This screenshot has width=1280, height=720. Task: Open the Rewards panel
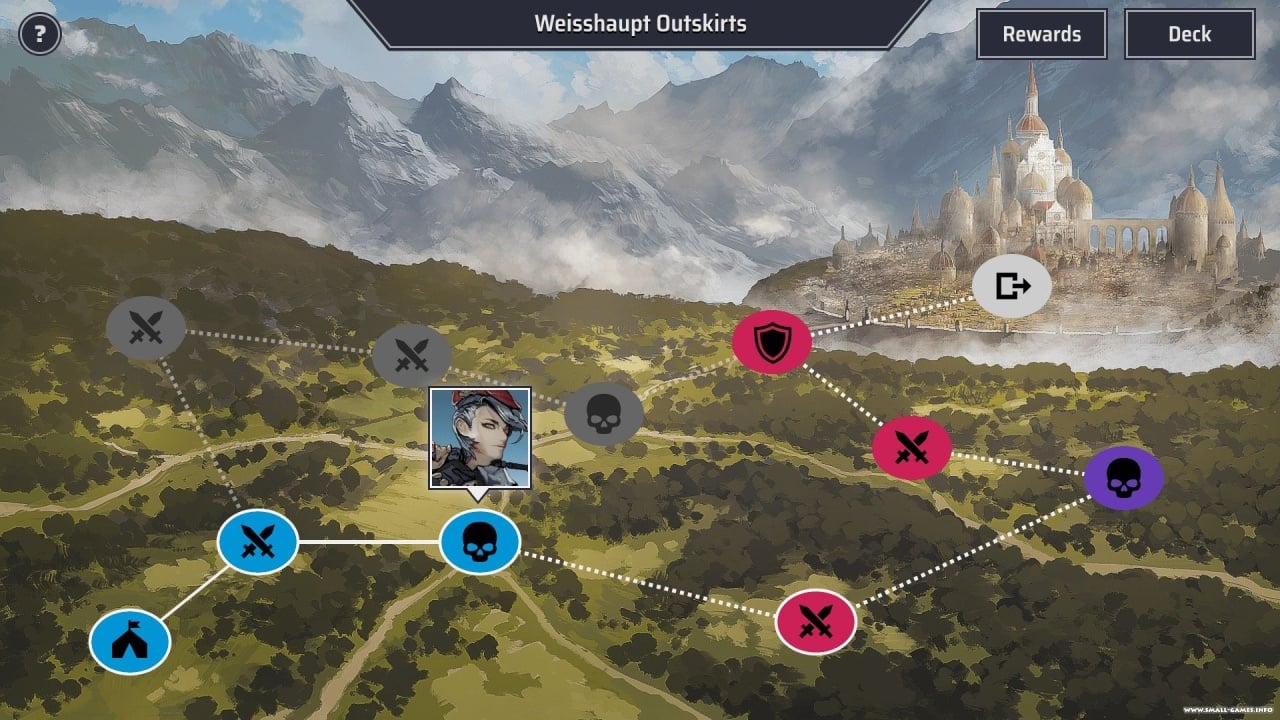(1041, 34)
